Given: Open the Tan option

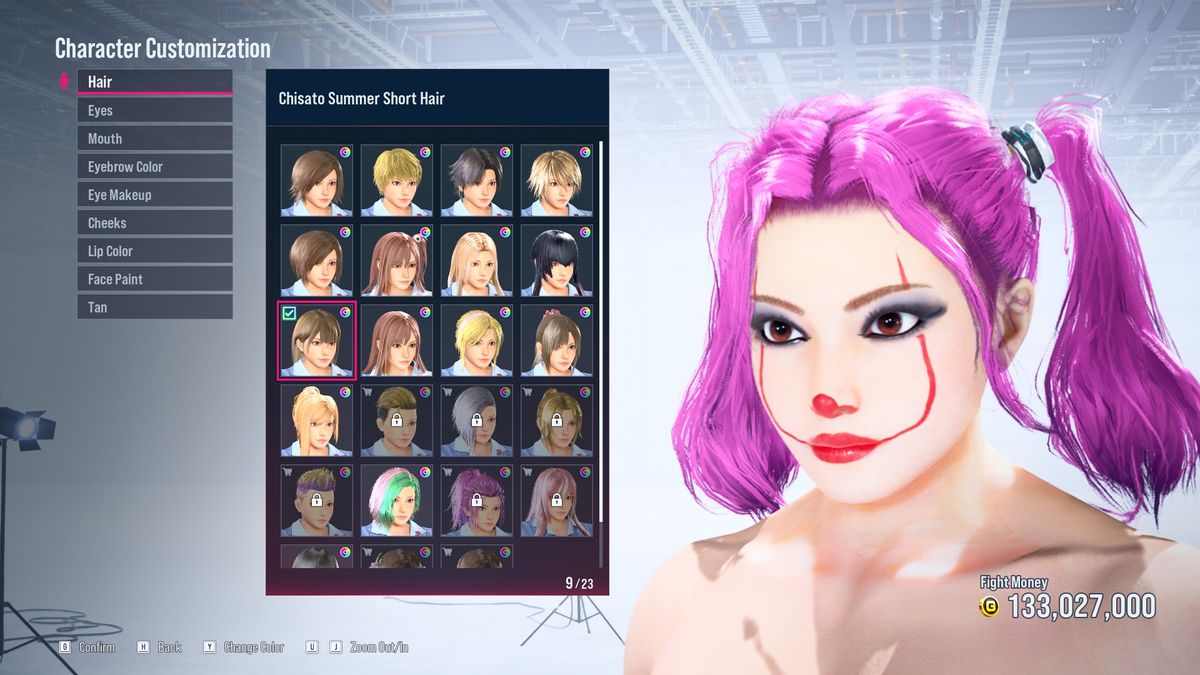Looking at the screenshot, I should coord(154,306).
